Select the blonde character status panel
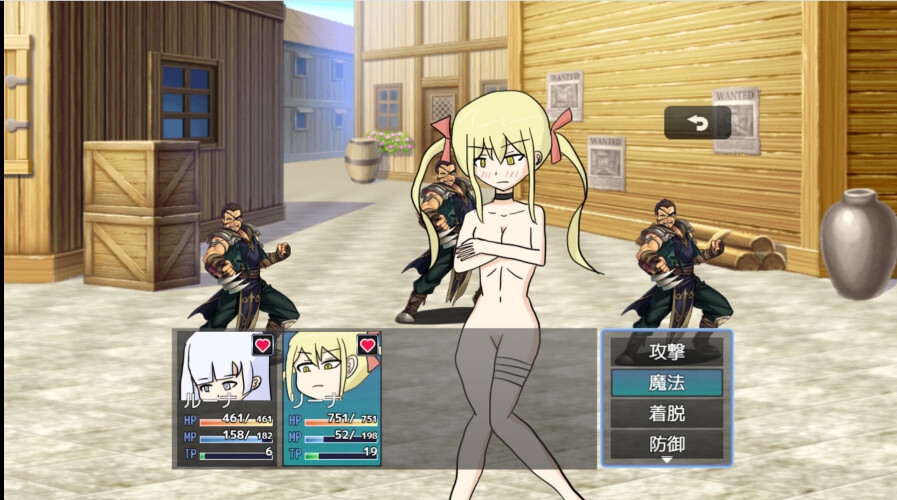 pos(332,398)
